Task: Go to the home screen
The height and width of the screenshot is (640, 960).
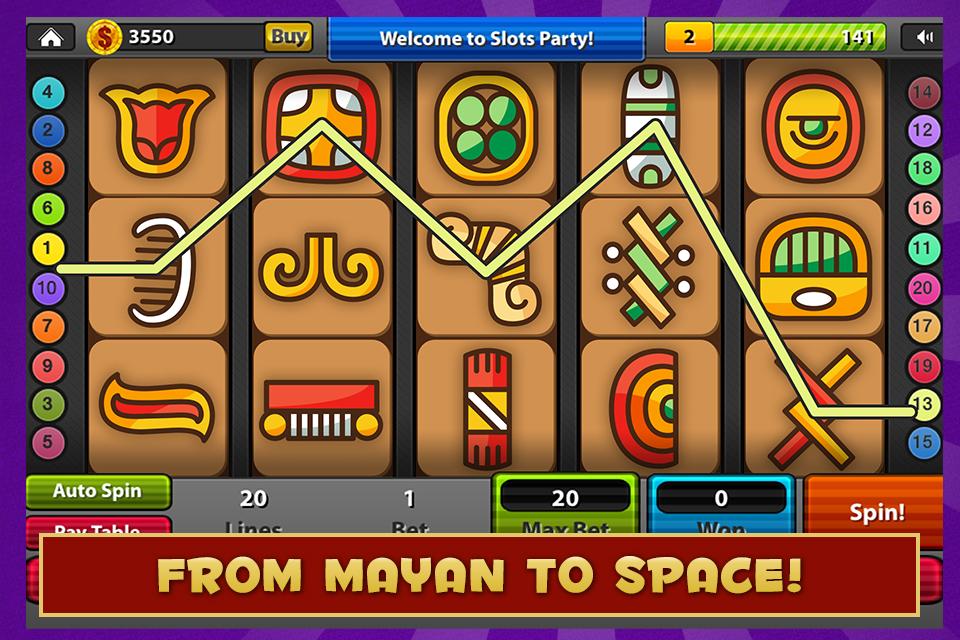Action: tap(50, 38)
